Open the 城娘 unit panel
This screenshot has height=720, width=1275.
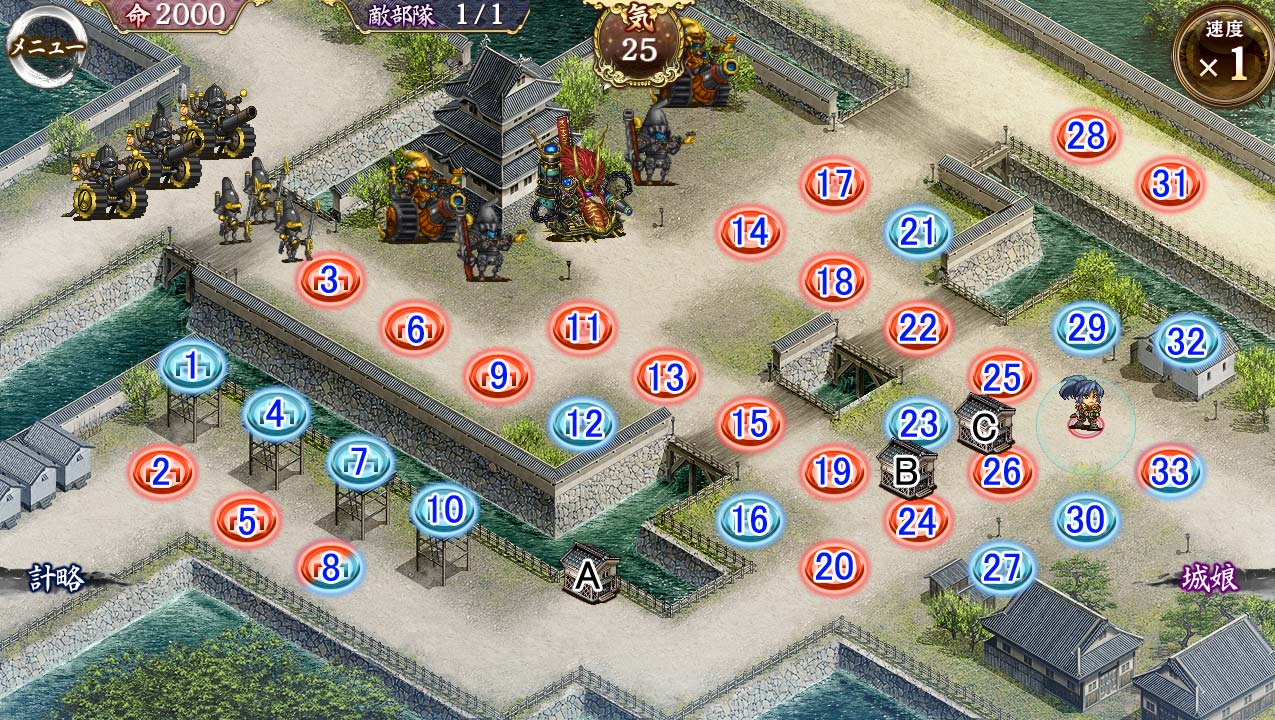point(1210,577)
